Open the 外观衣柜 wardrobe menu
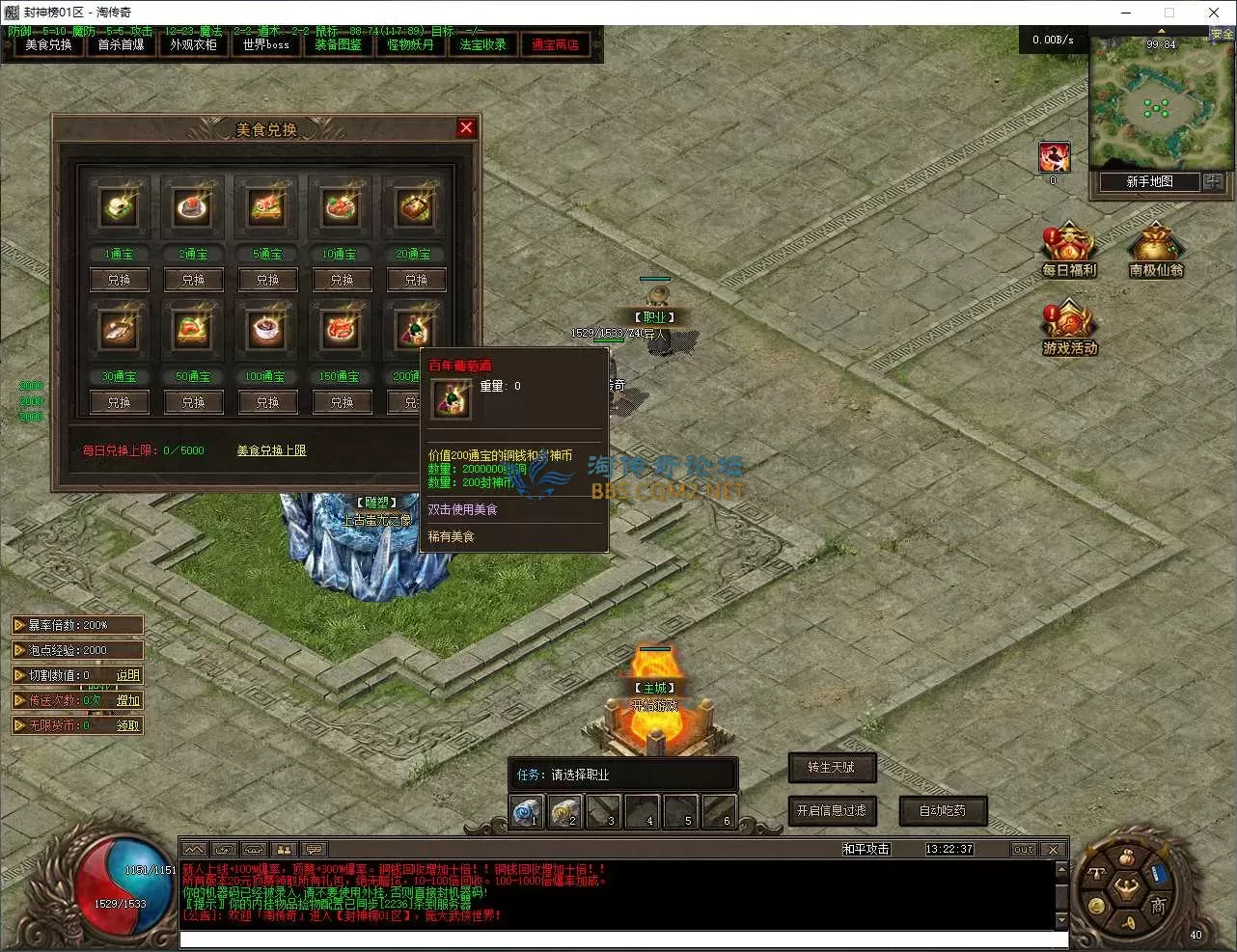The image size is (1237, 952). (193, 45)
